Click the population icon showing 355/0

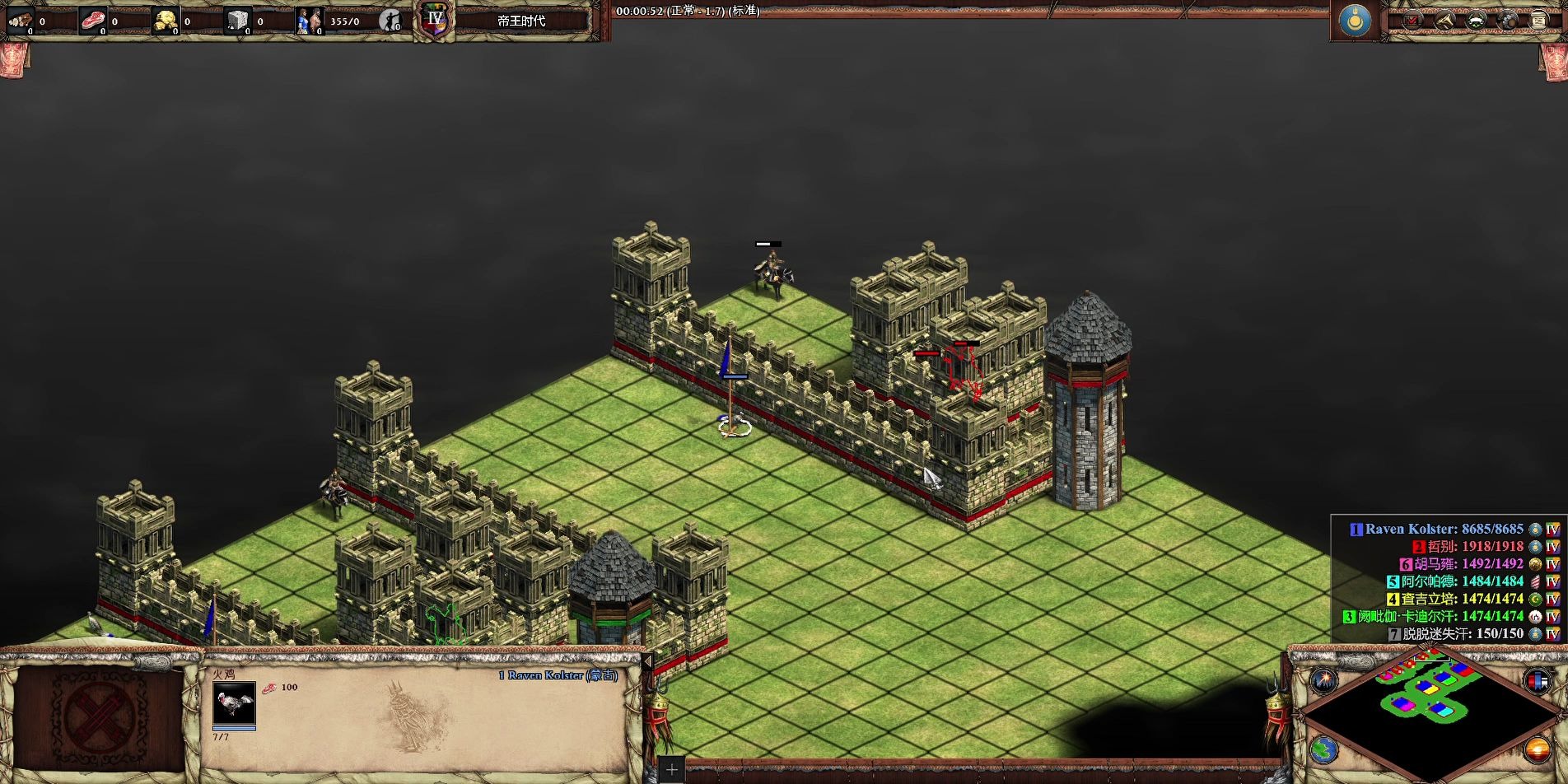tap(310, 21)
